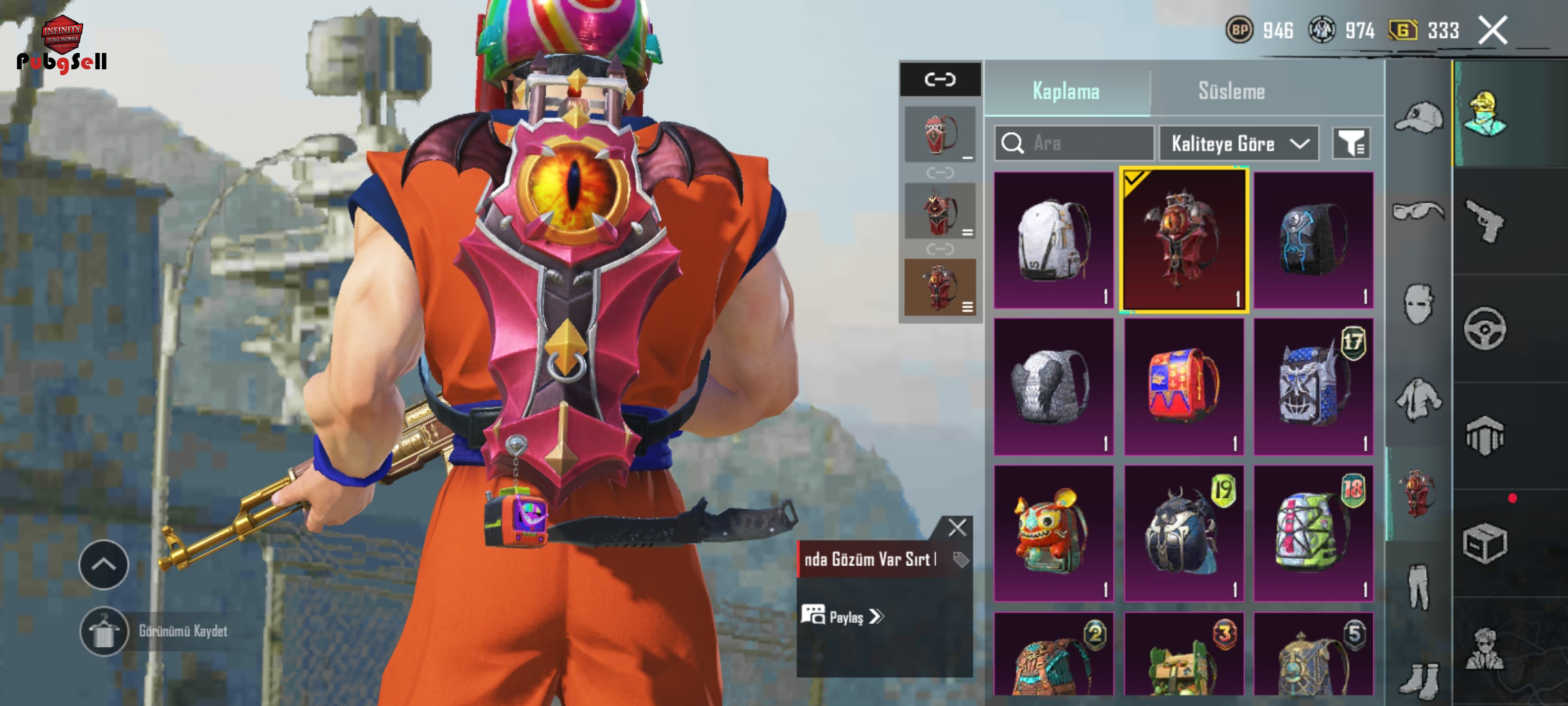Select the white backpack skin

pyautogui.click(x=1053, y=240)
